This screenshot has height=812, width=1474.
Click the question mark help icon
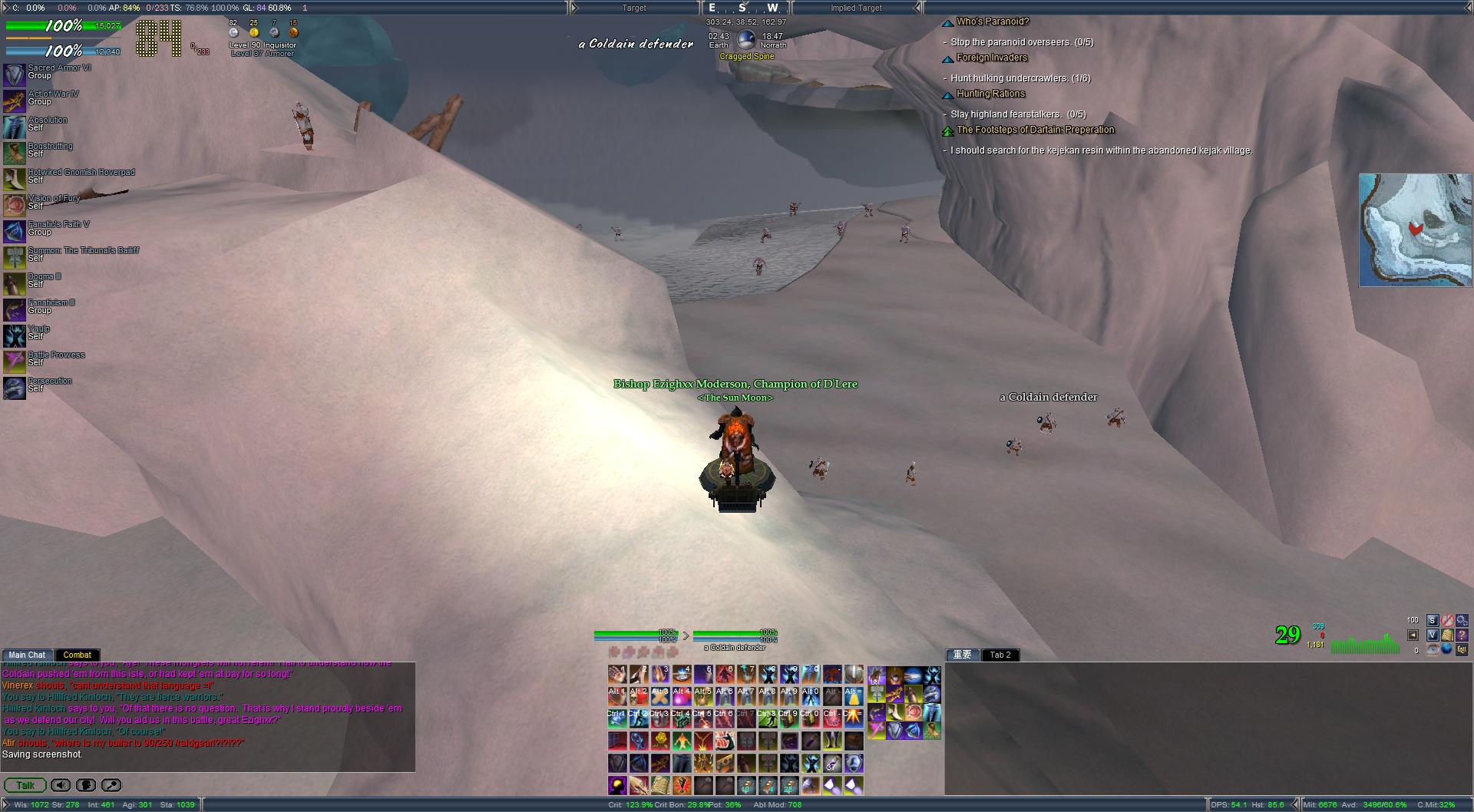[x=1462, y=635]
